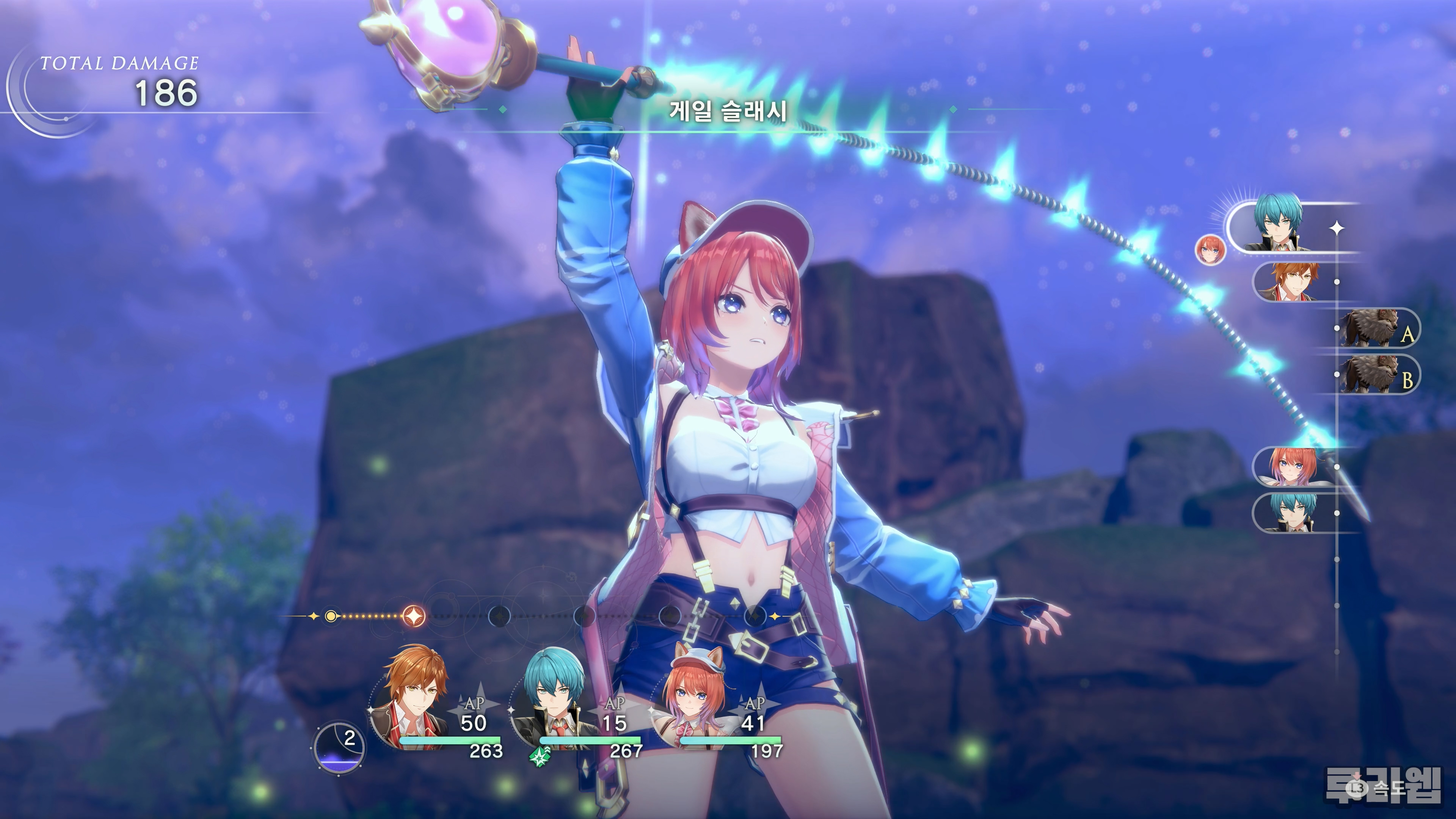Inspect the green star status icon

pyautogui.click(x=540, y=756)
